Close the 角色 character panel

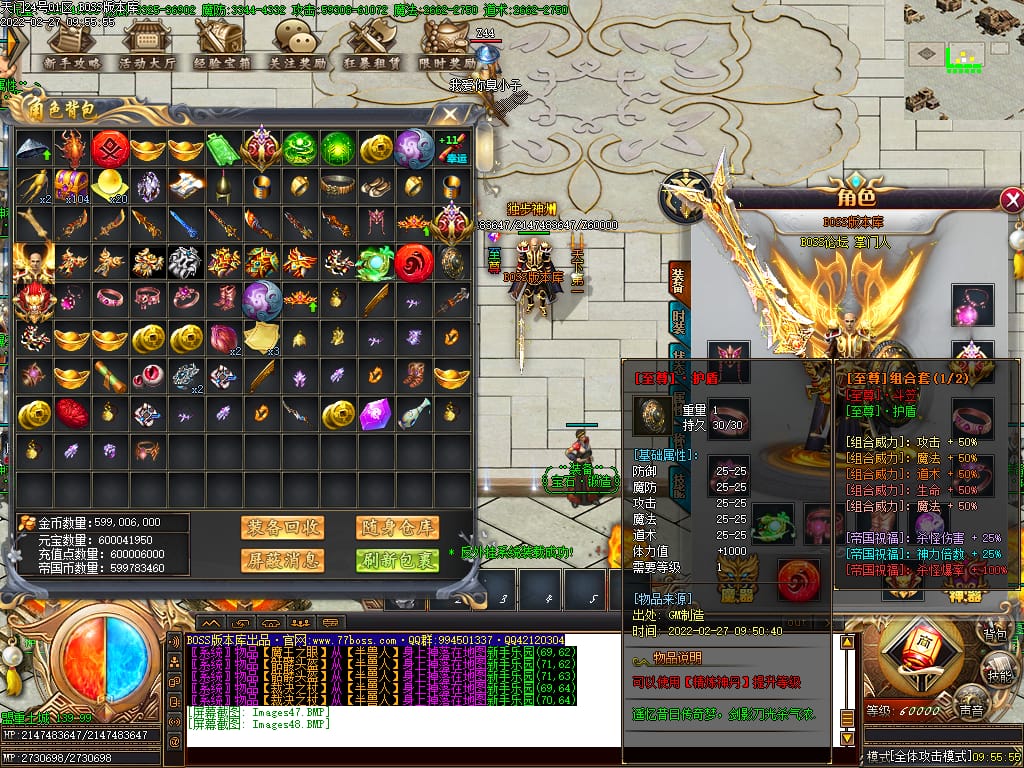pos(1012,201)
